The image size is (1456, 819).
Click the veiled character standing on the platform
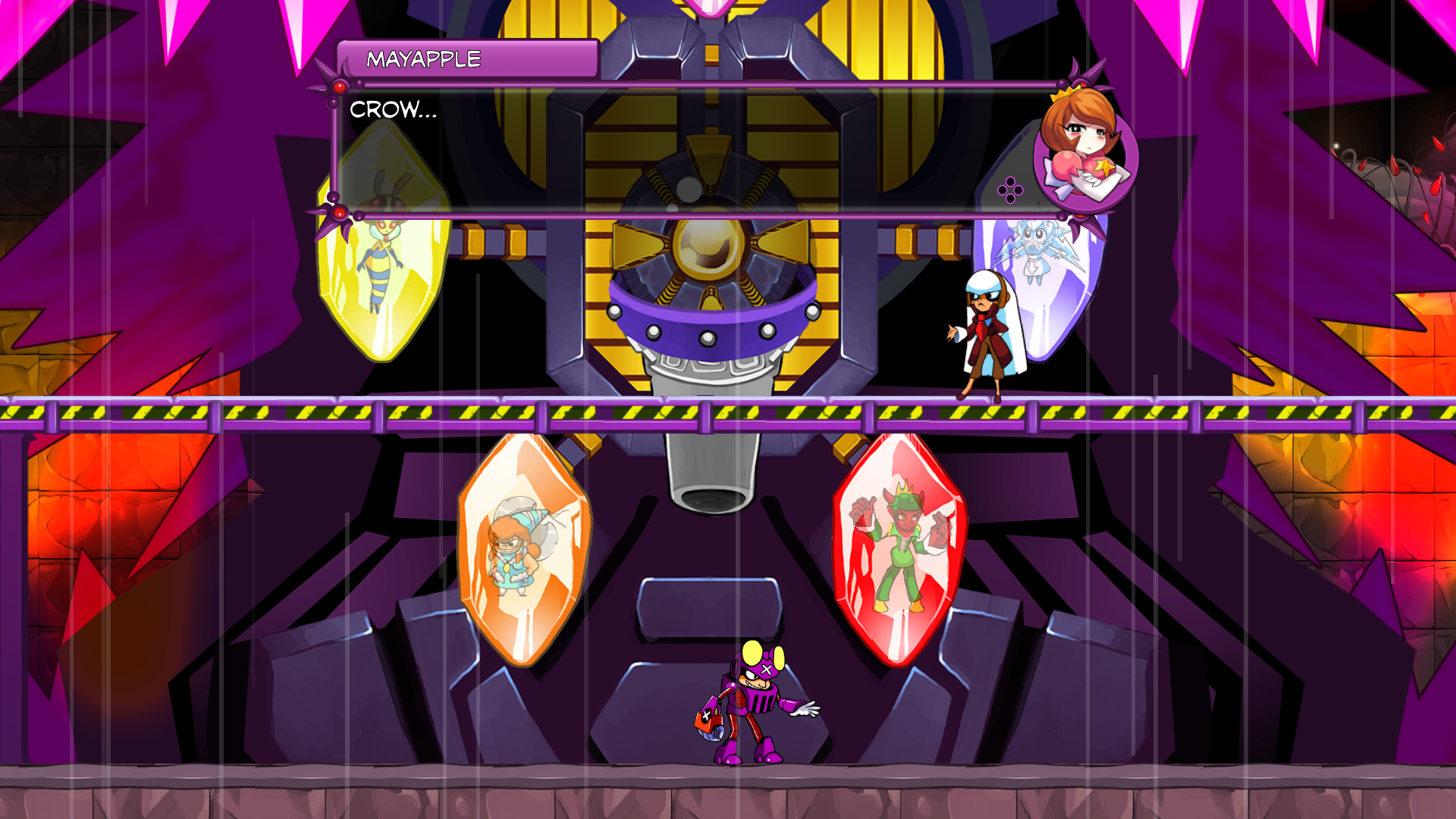tap(986, 334)
